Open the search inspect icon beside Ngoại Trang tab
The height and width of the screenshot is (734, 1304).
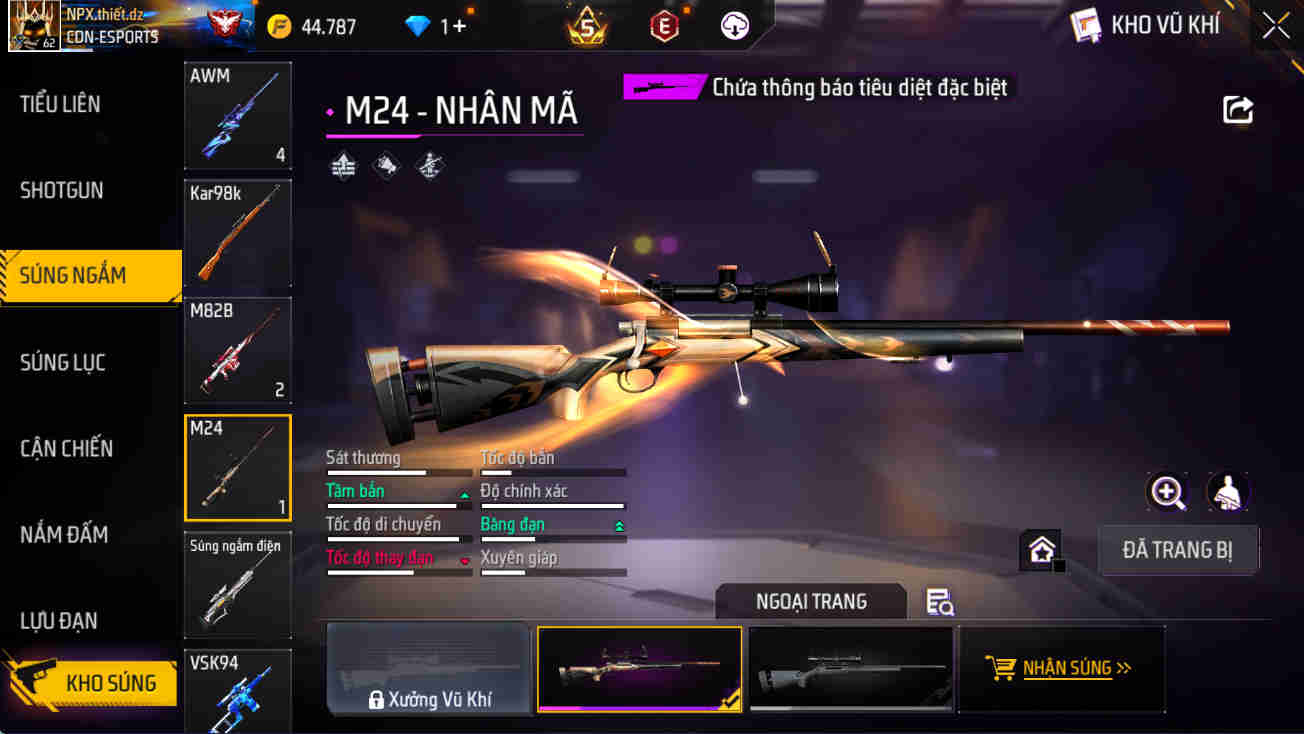click(938, 602)
